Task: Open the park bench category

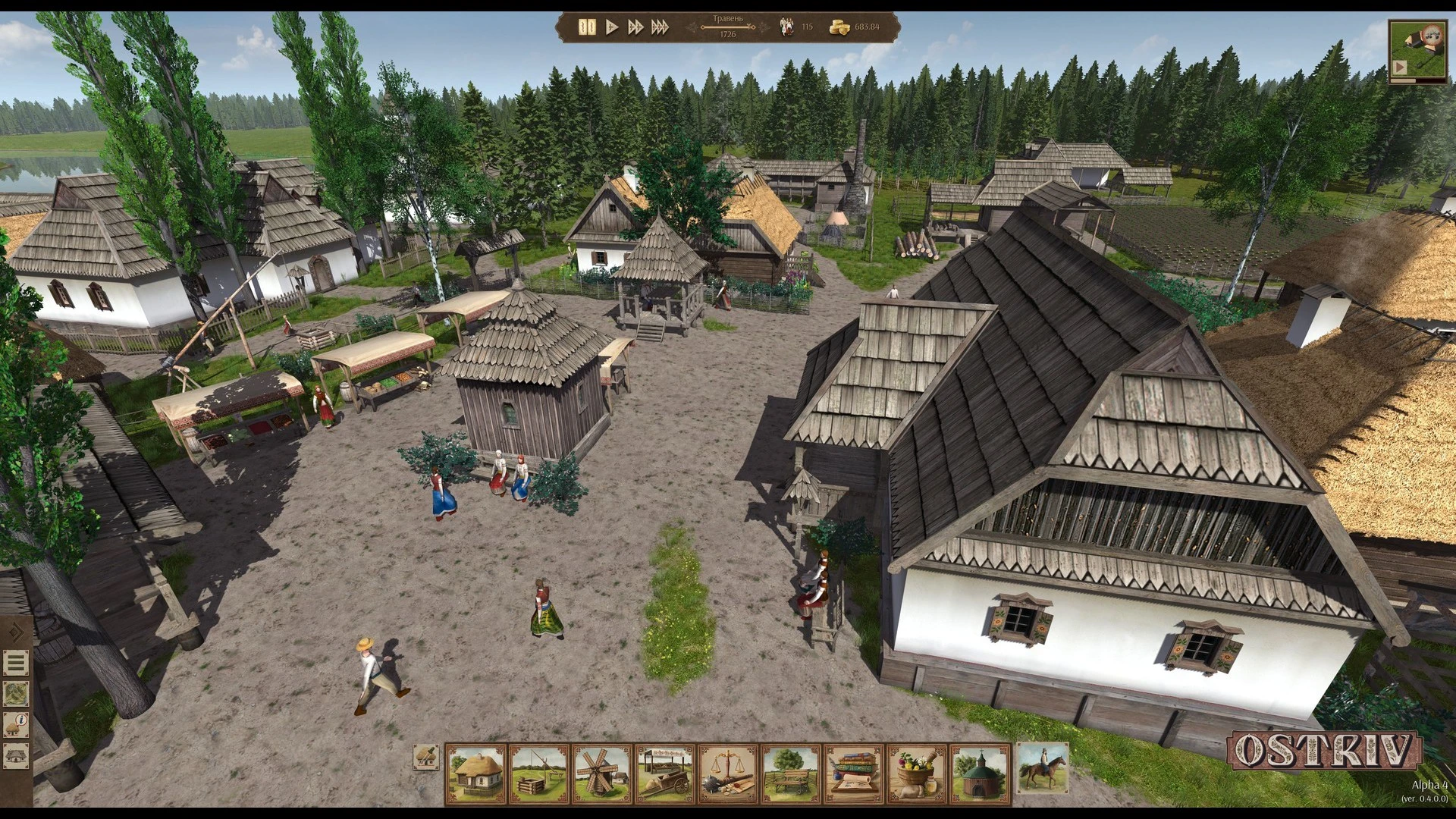Action: (x=791, y=773)
